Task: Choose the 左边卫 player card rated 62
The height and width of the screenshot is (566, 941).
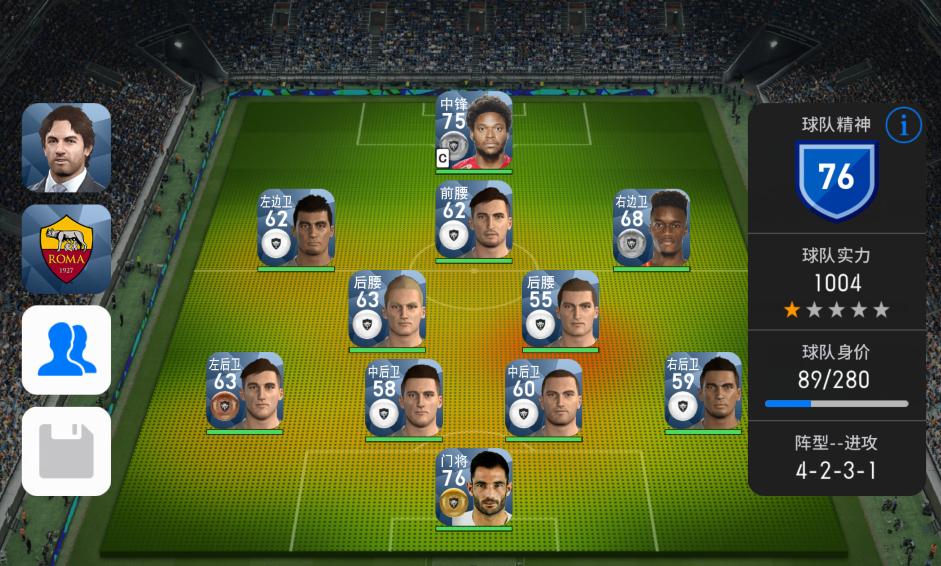Action: pos(296,228)
